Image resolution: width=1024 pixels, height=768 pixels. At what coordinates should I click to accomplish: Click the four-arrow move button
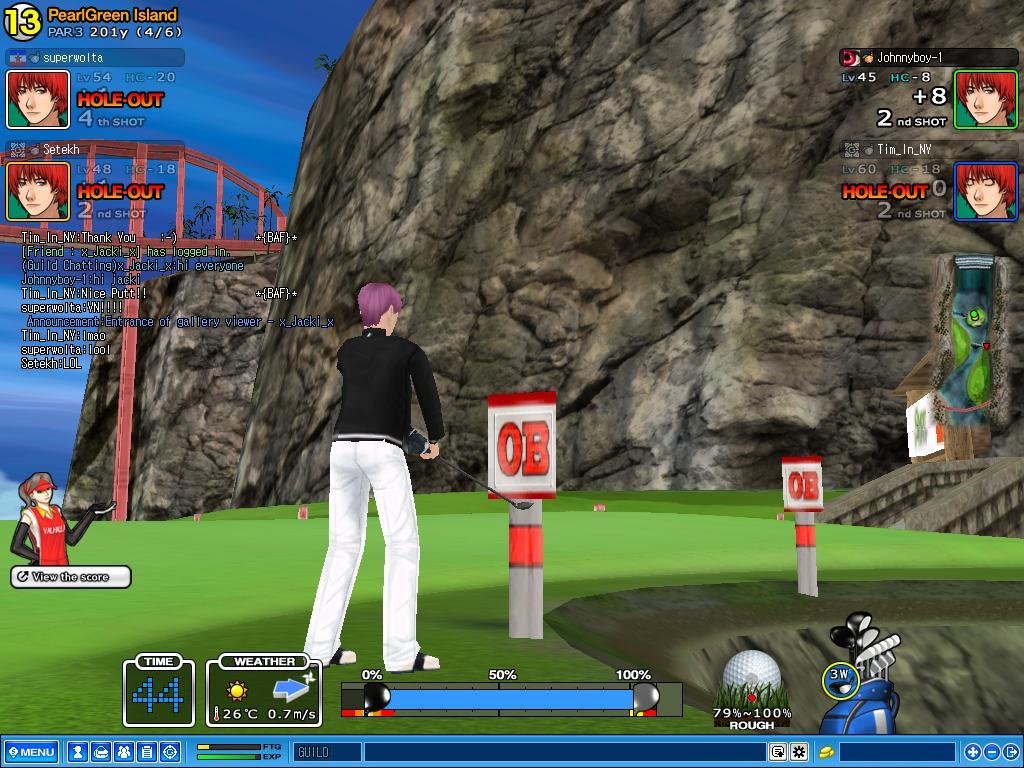[972, 752]
